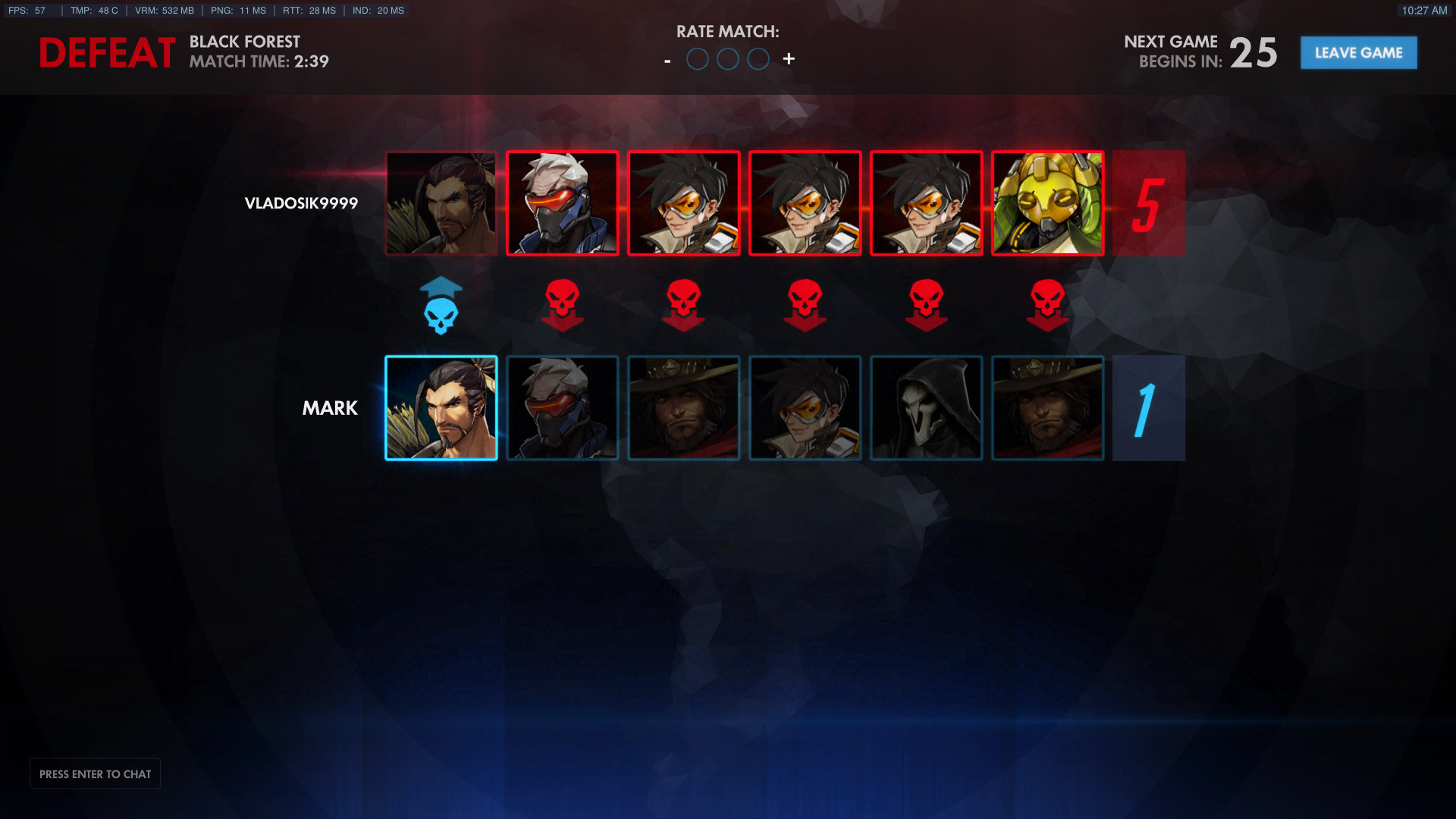The height and width of the screenshot is (819, 1456).
Task: Select Mark's Tracer portrait
Action: [x=805, y=408]
